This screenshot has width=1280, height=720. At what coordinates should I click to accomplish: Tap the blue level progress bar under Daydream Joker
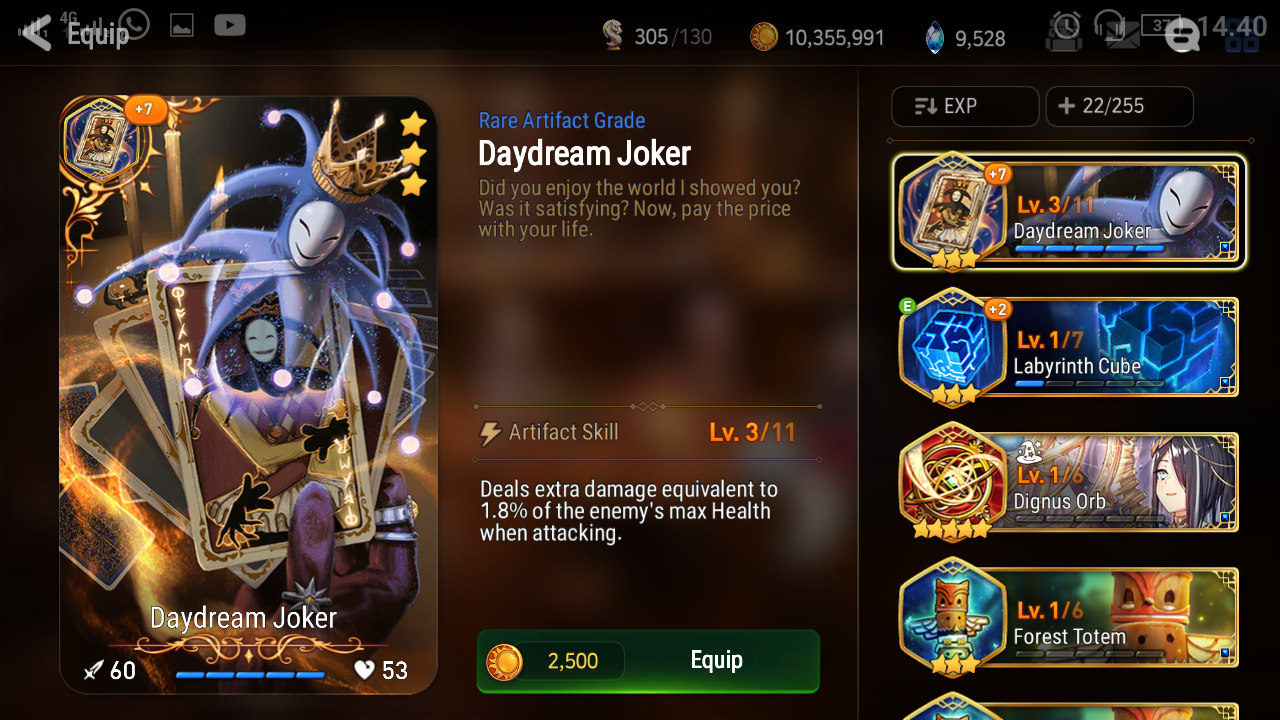(250, 675)
